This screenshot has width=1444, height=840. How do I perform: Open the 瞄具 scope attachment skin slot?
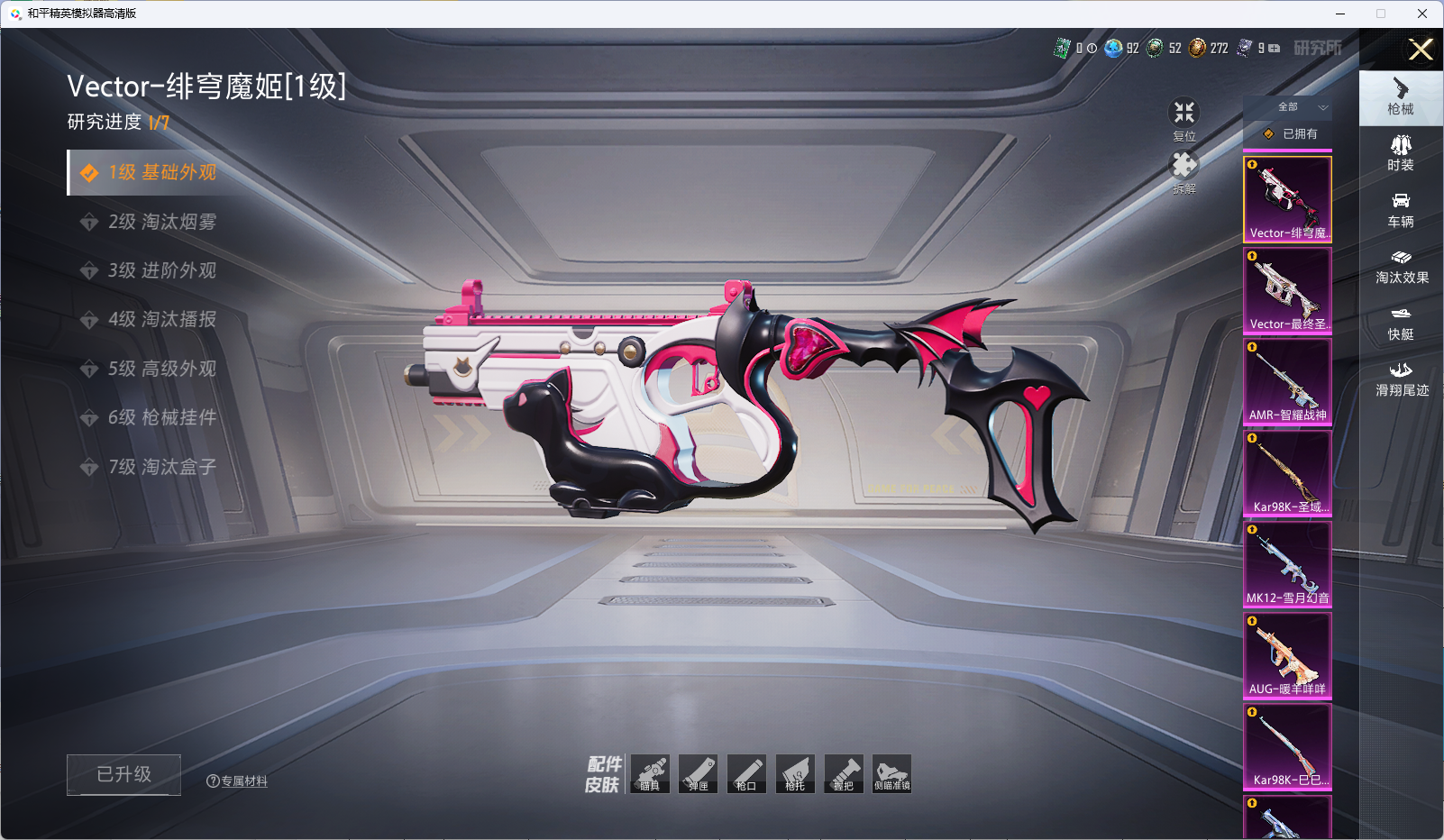(x=650, y=774)
